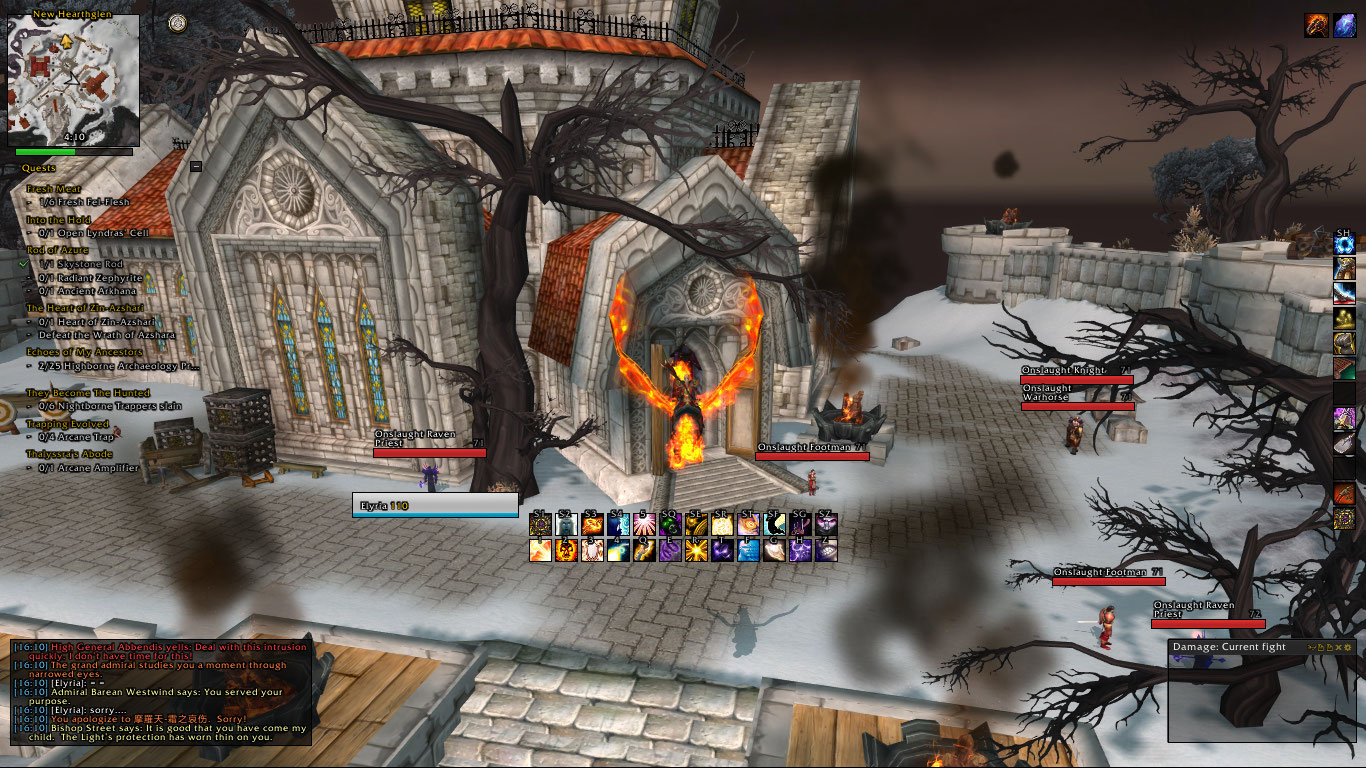The height and width of the screenshot is (768, 1366).
Task: Select the Fresh Meat quest in tracker
Action: tap(54, 188)
